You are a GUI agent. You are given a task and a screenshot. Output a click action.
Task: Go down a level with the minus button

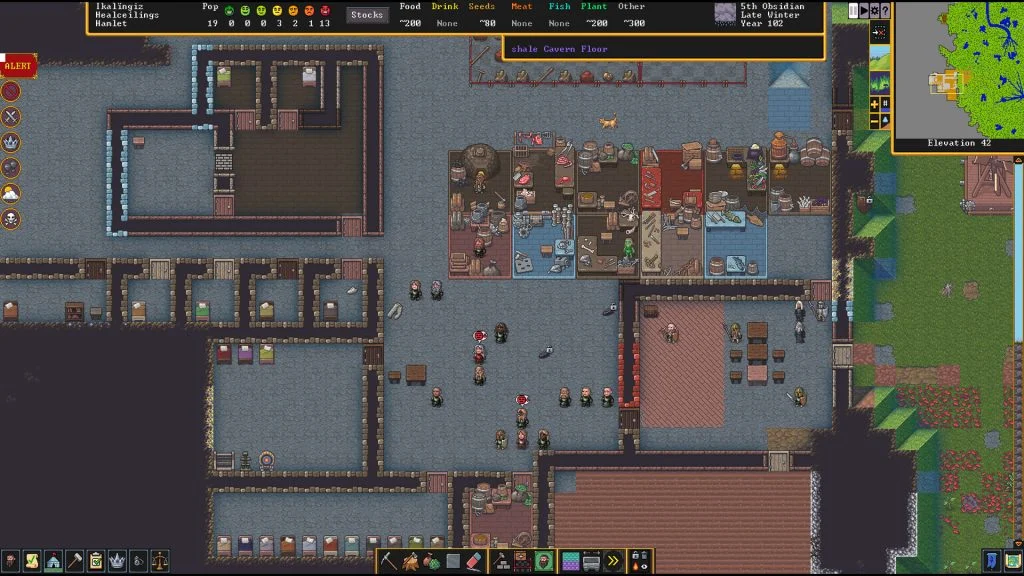click(875, 121)
